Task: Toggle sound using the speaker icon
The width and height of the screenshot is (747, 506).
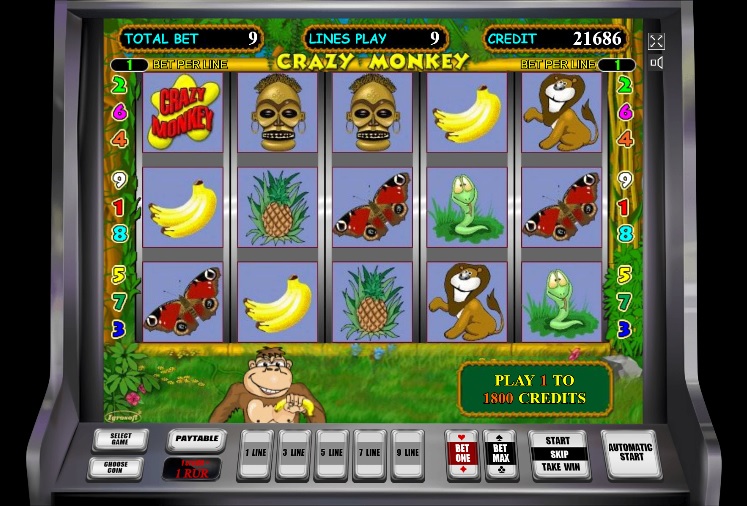Action: click(x=657, y=63)
